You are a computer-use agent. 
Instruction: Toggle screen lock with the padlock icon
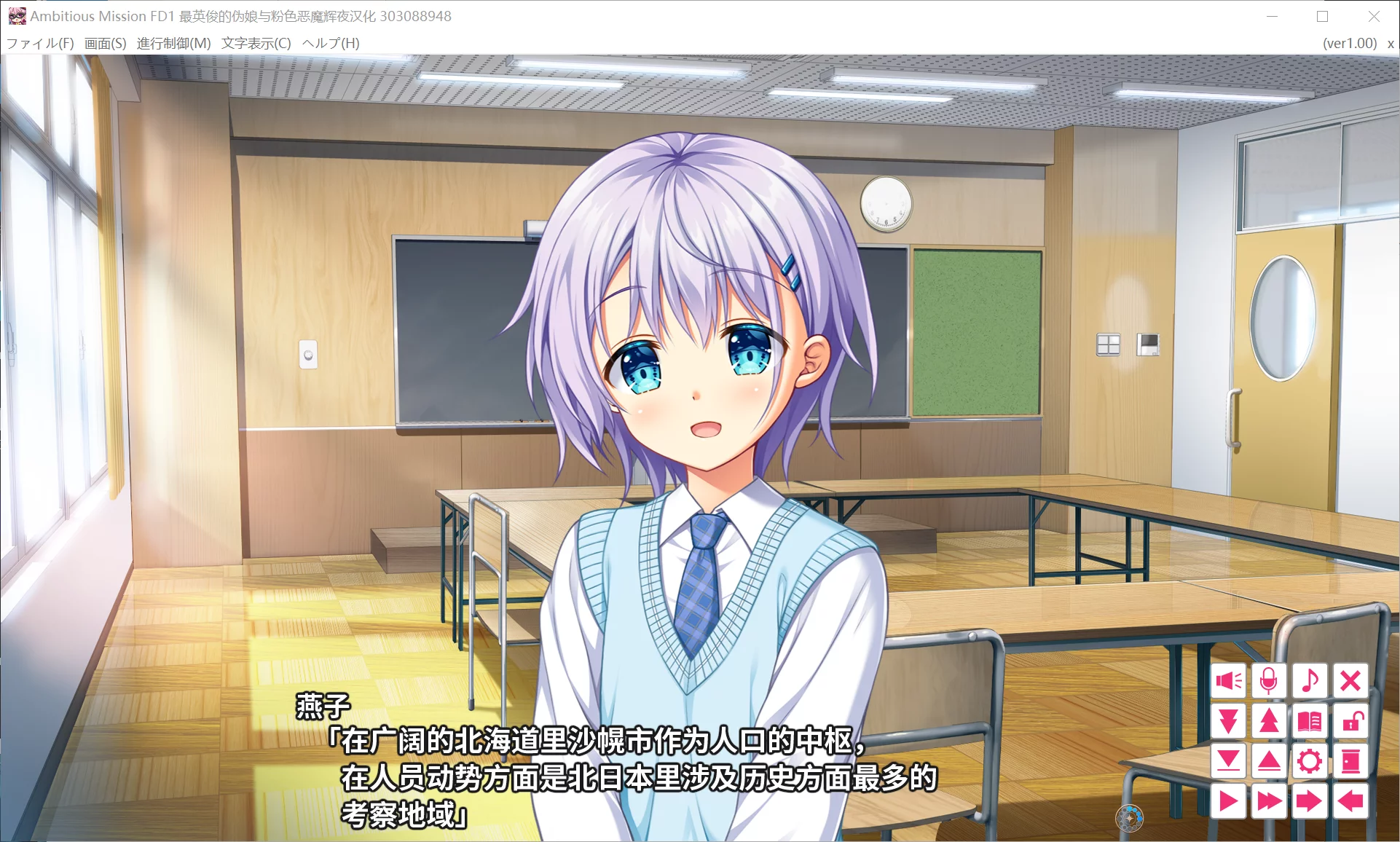click(x=1350, y=721)
